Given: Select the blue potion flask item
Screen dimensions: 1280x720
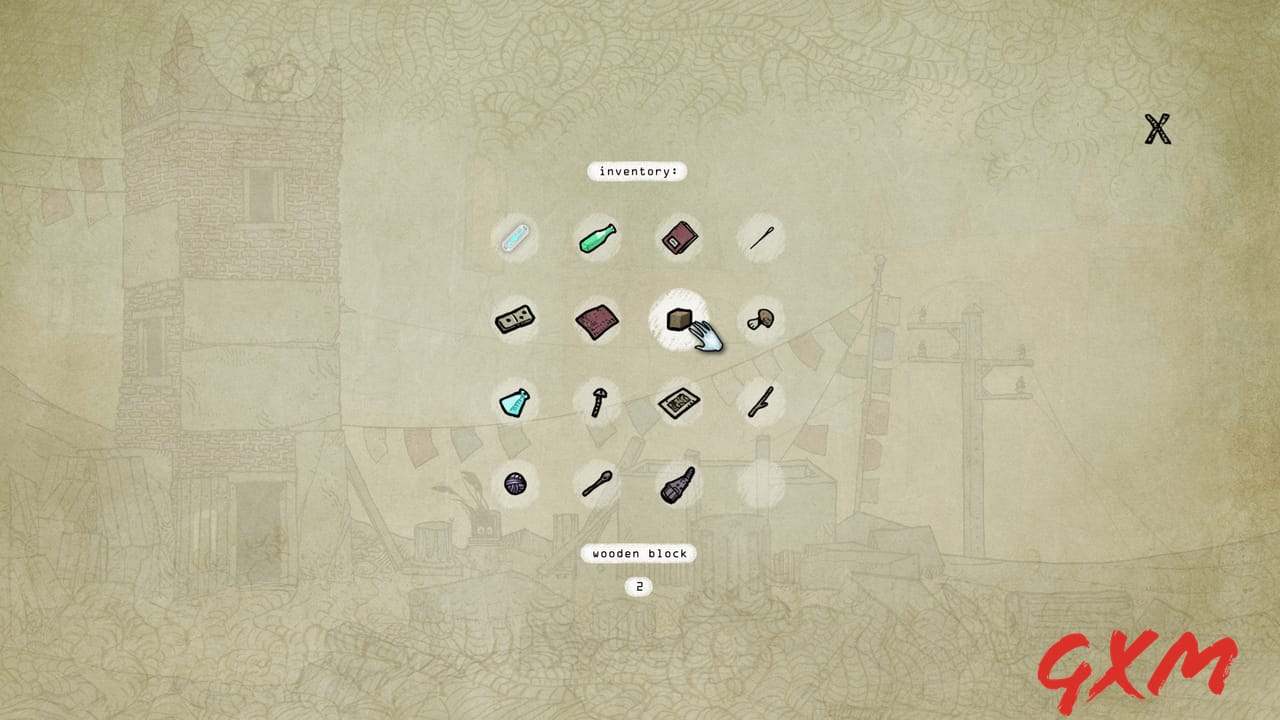Looking at the screenshot, I should point(516,402).
